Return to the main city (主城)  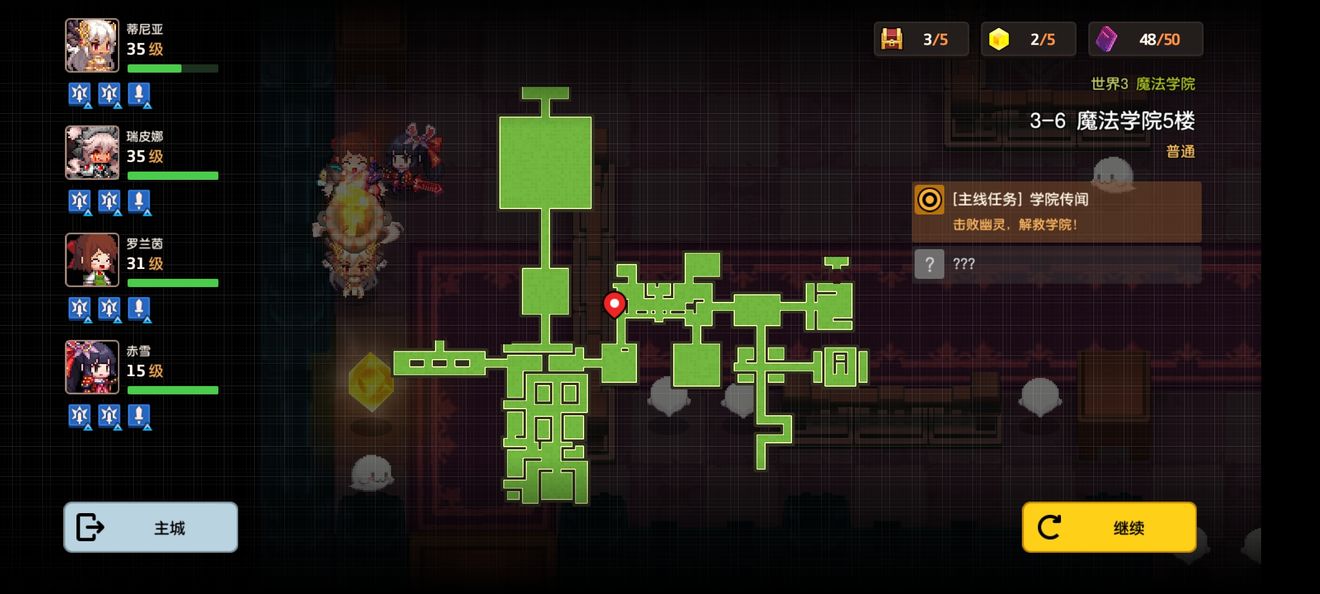pyautogui.click(x=151, y=527)
